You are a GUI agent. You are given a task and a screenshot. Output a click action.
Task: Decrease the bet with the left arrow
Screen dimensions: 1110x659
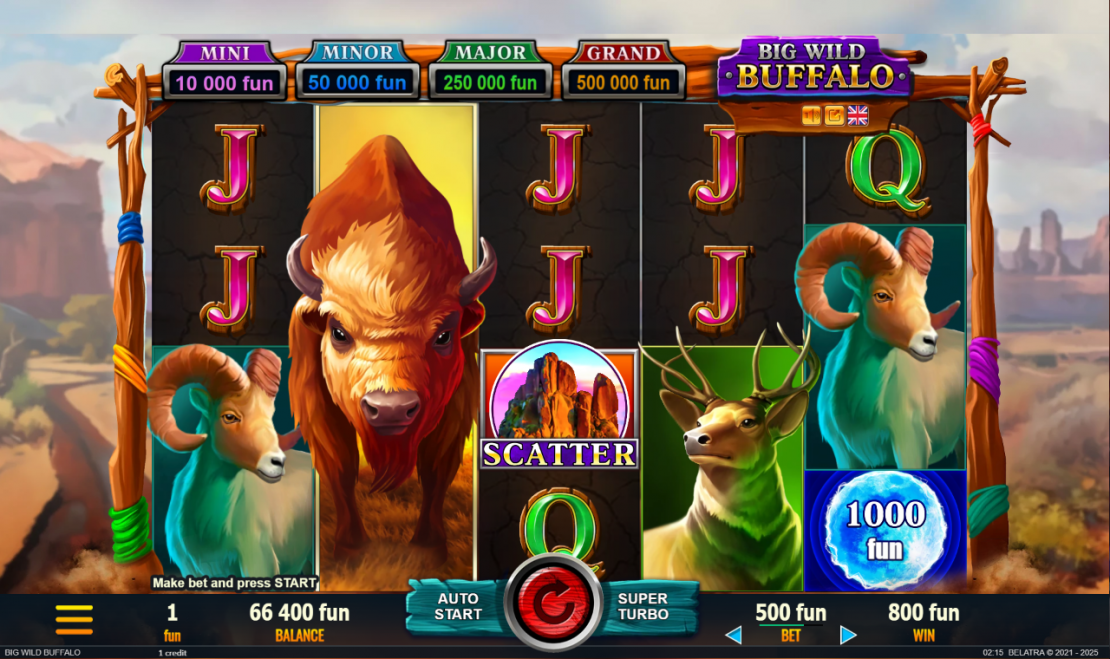coord(733,635)
